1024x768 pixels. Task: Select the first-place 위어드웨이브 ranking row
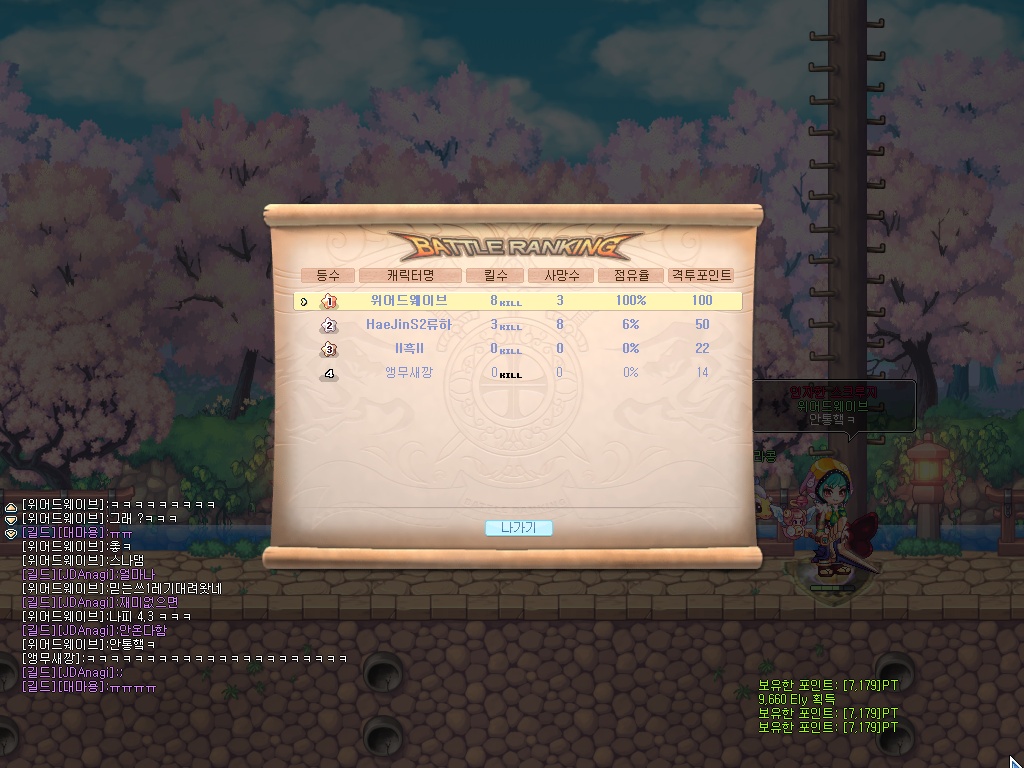coord(519,300)
